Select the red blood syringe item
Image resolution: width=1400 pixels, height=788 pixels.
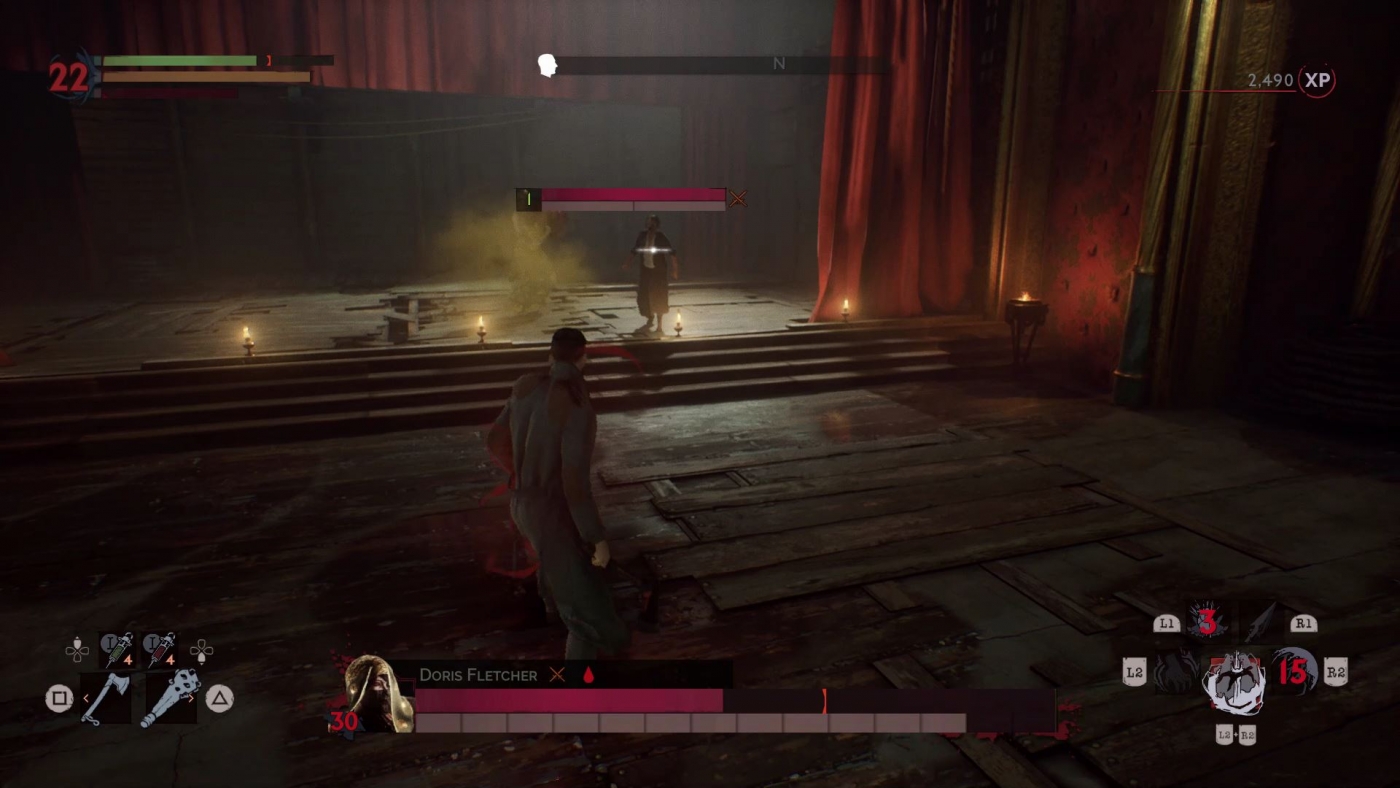158,648
